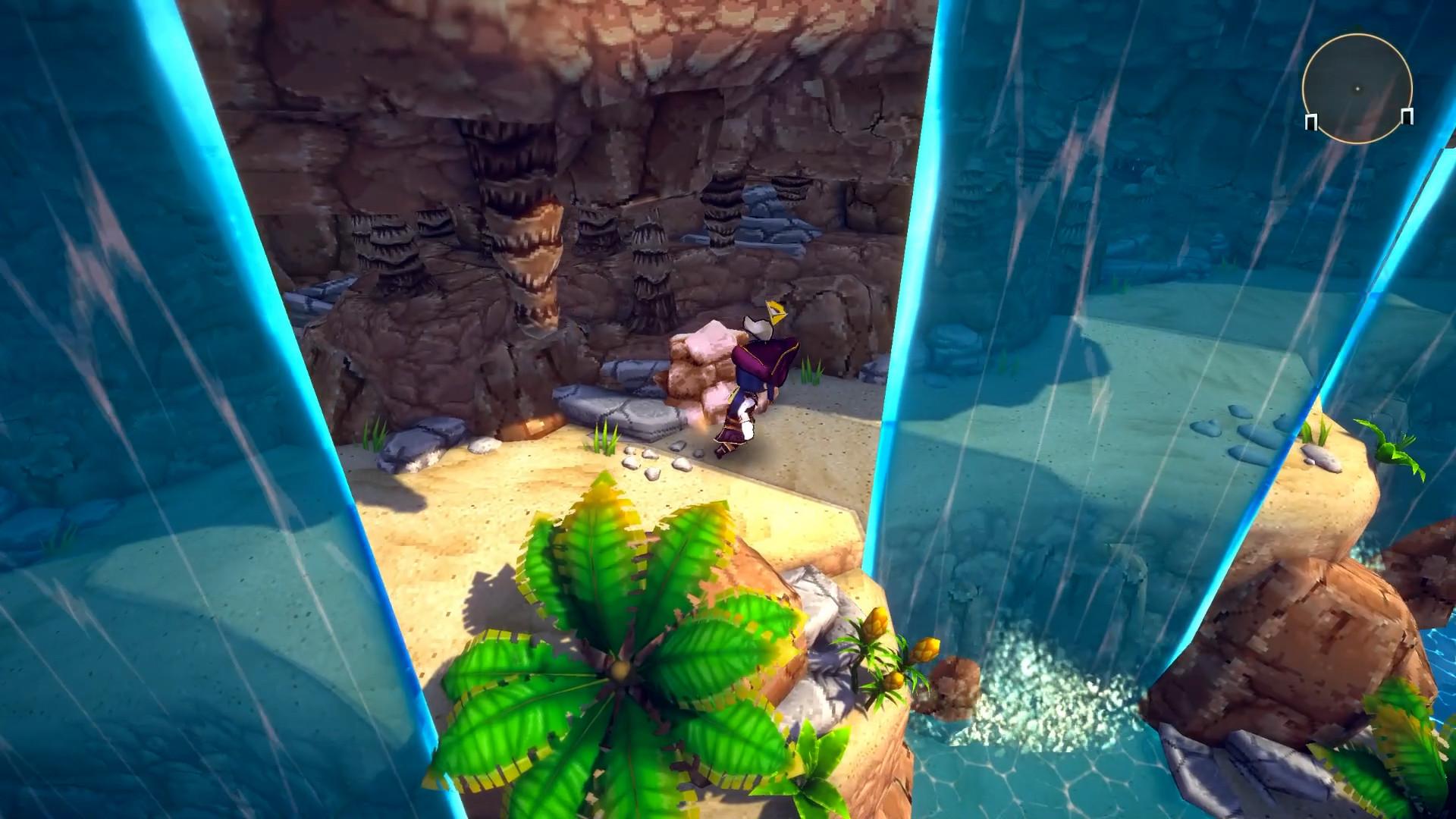Click the circular minimap
Image resolution: width=1456 pixels, height=819 pixels.
pyautogui.click(x=1357, y=88)
